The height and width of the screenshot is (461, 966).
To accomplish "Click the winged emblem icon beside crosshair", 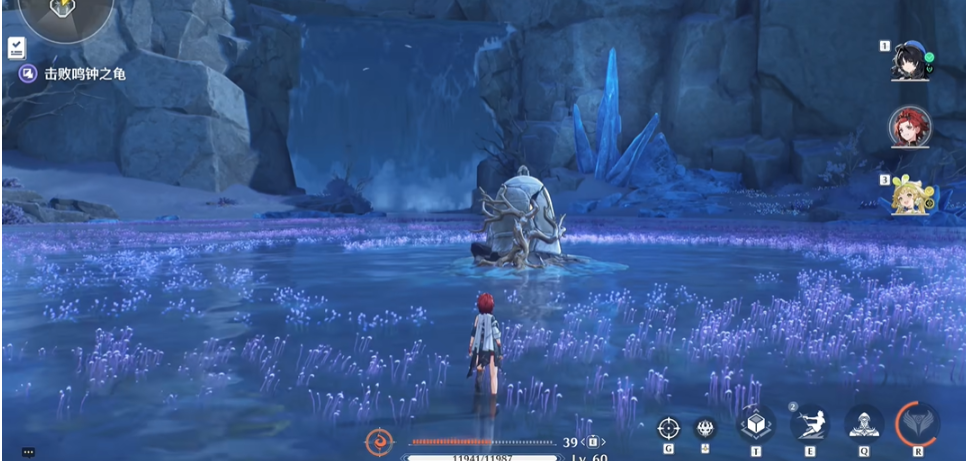I will [x=705, y=428].
